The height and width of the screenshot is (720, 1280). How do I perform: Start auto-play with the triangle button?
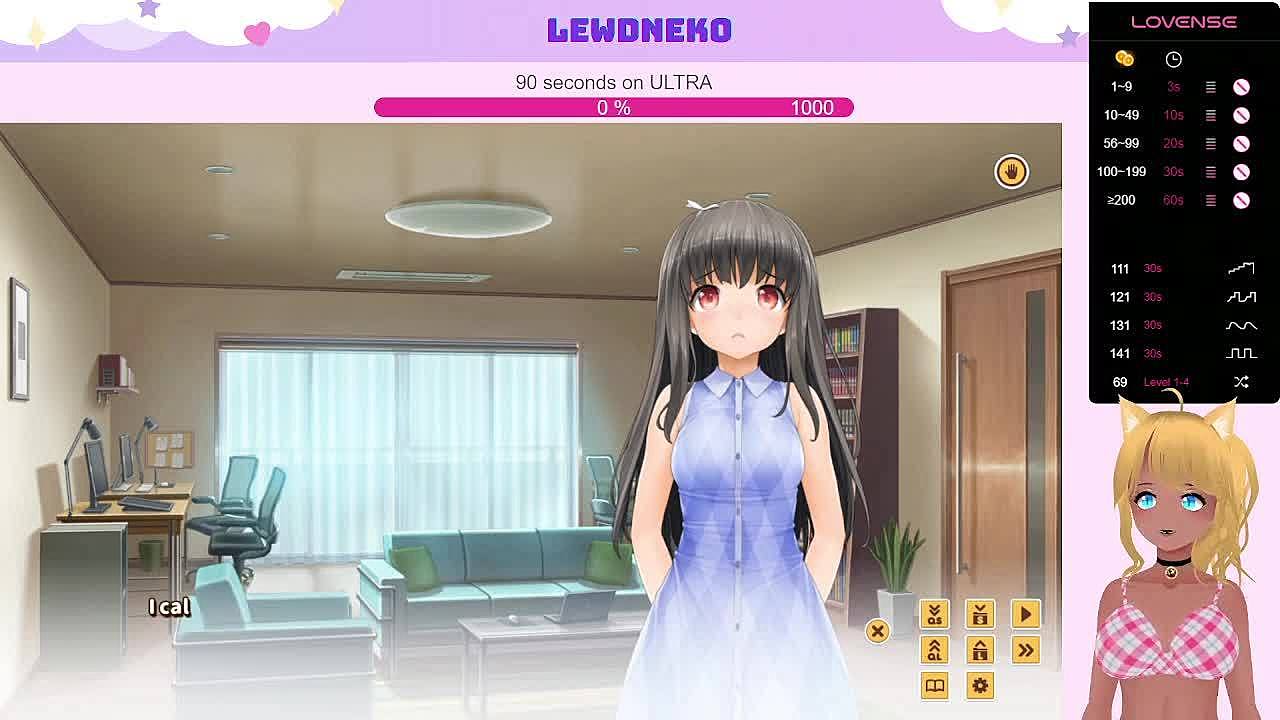point(1025,614)
